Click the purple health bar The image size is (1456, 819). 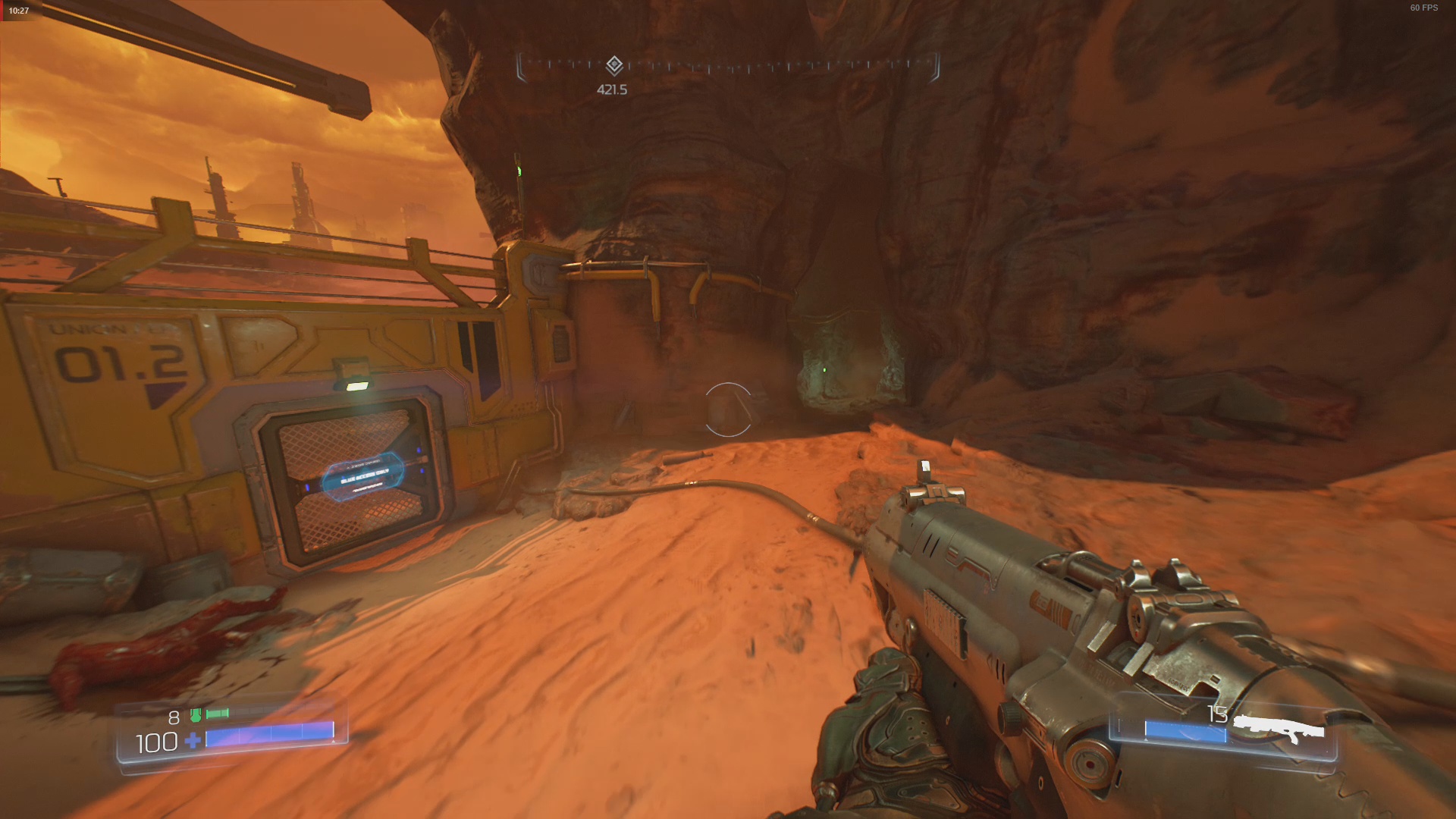pos(273,734)
